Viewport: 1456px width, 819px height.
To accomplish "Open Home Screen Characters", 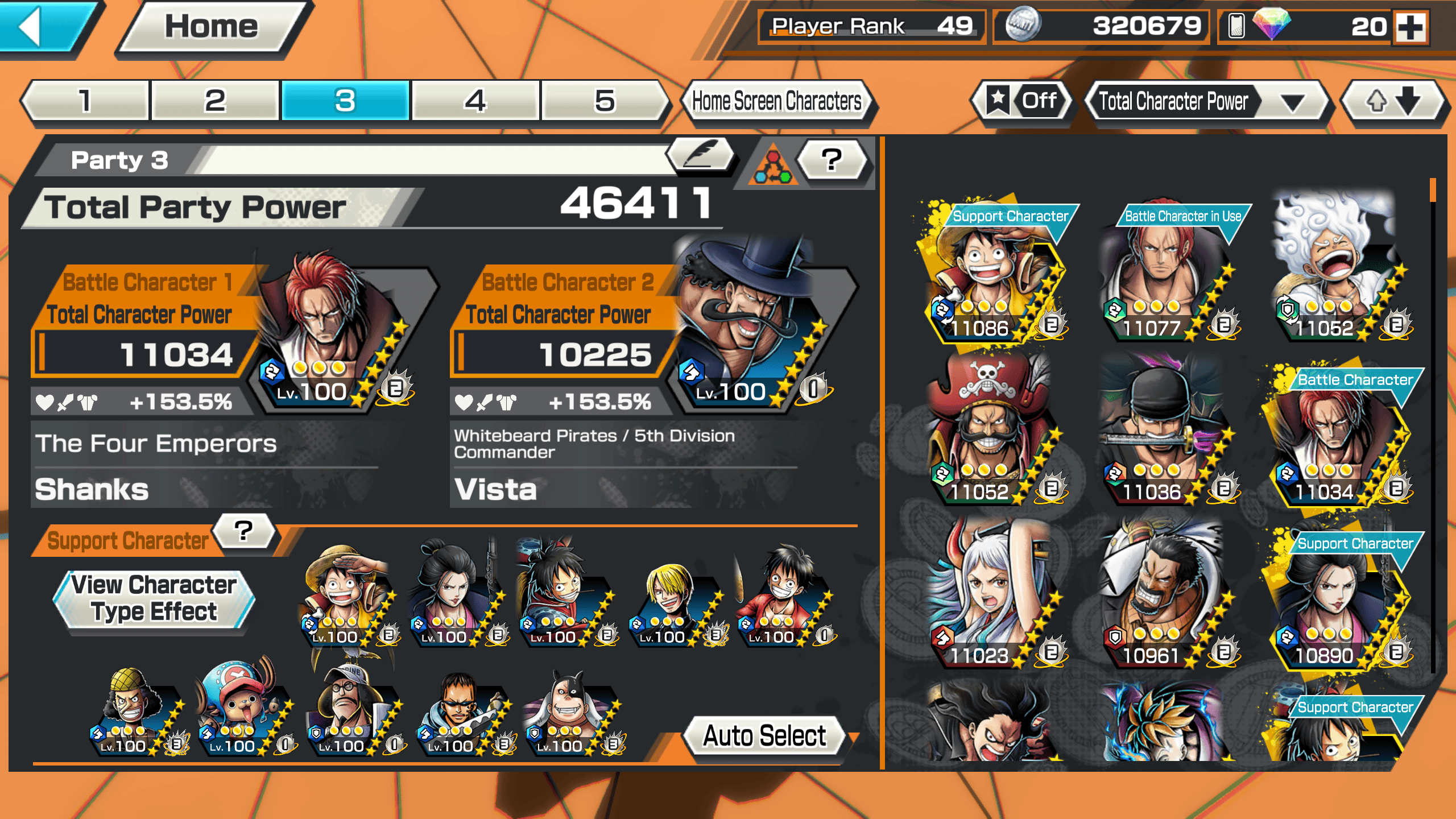I will [x=776, y=101].
